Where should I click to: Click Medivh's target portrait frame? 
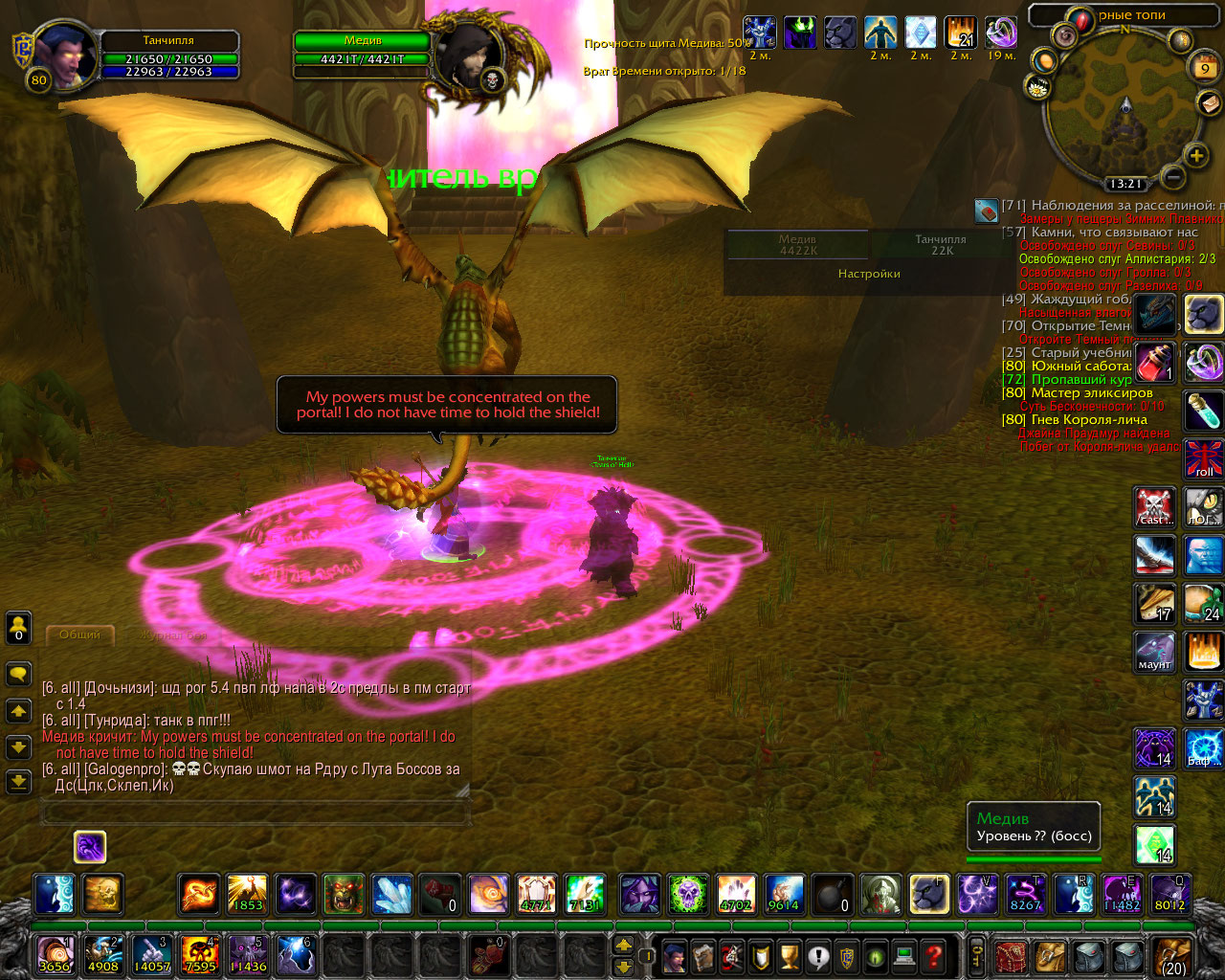469,56
